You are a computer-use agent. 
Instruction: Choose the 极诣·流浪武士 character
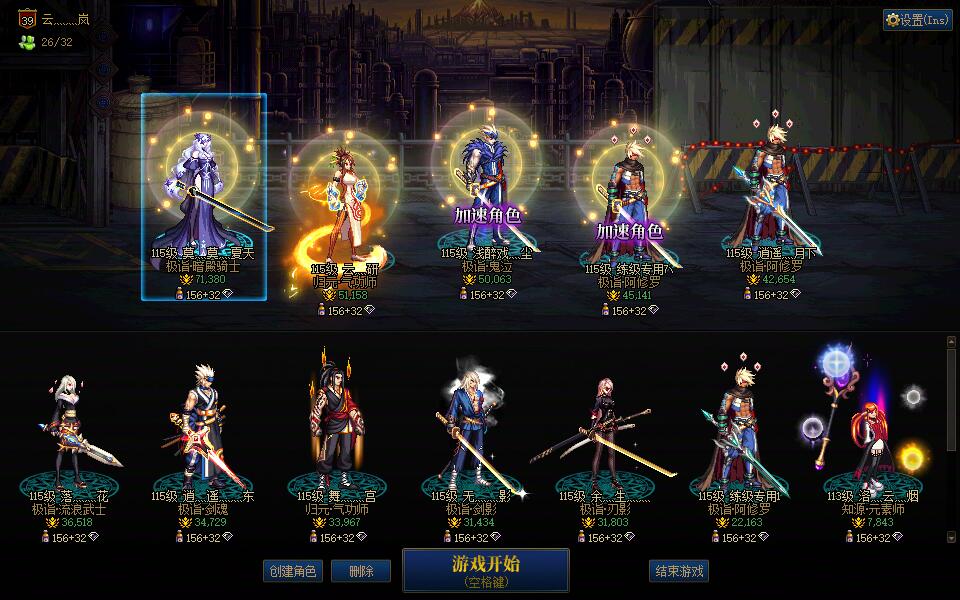[69, 440]
